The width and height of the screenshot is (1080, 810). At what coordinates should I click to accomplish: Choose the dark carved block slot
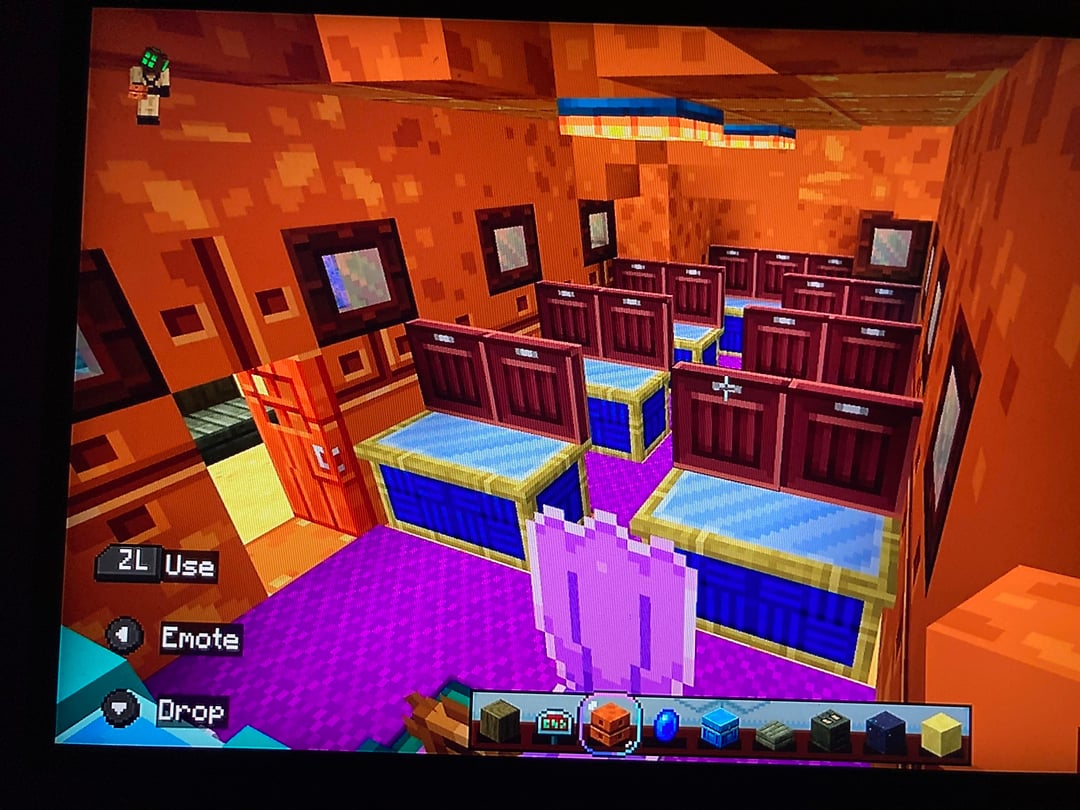pos(830,730)
